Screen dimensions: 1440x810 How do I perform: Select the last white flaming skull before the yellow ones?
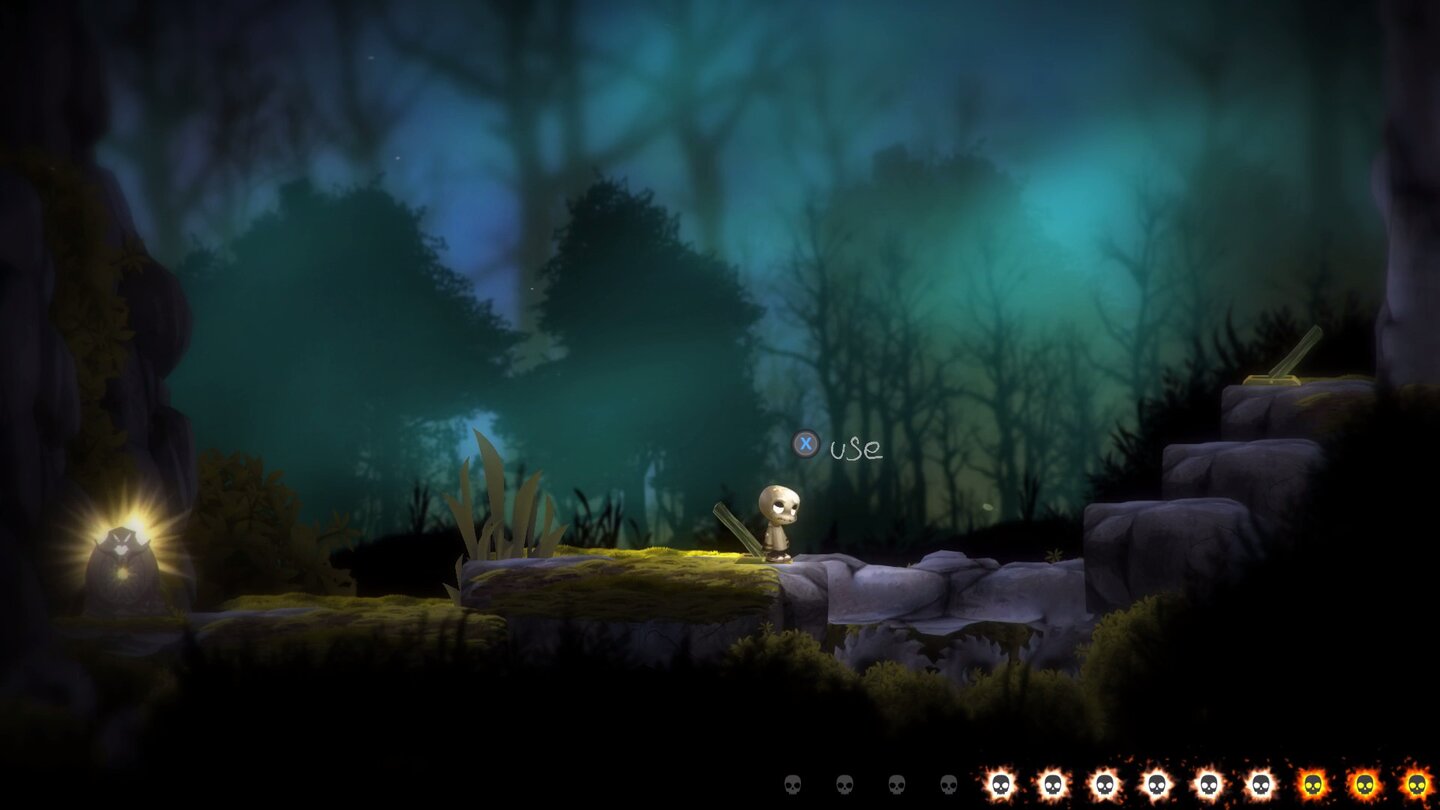point(1260,784)
